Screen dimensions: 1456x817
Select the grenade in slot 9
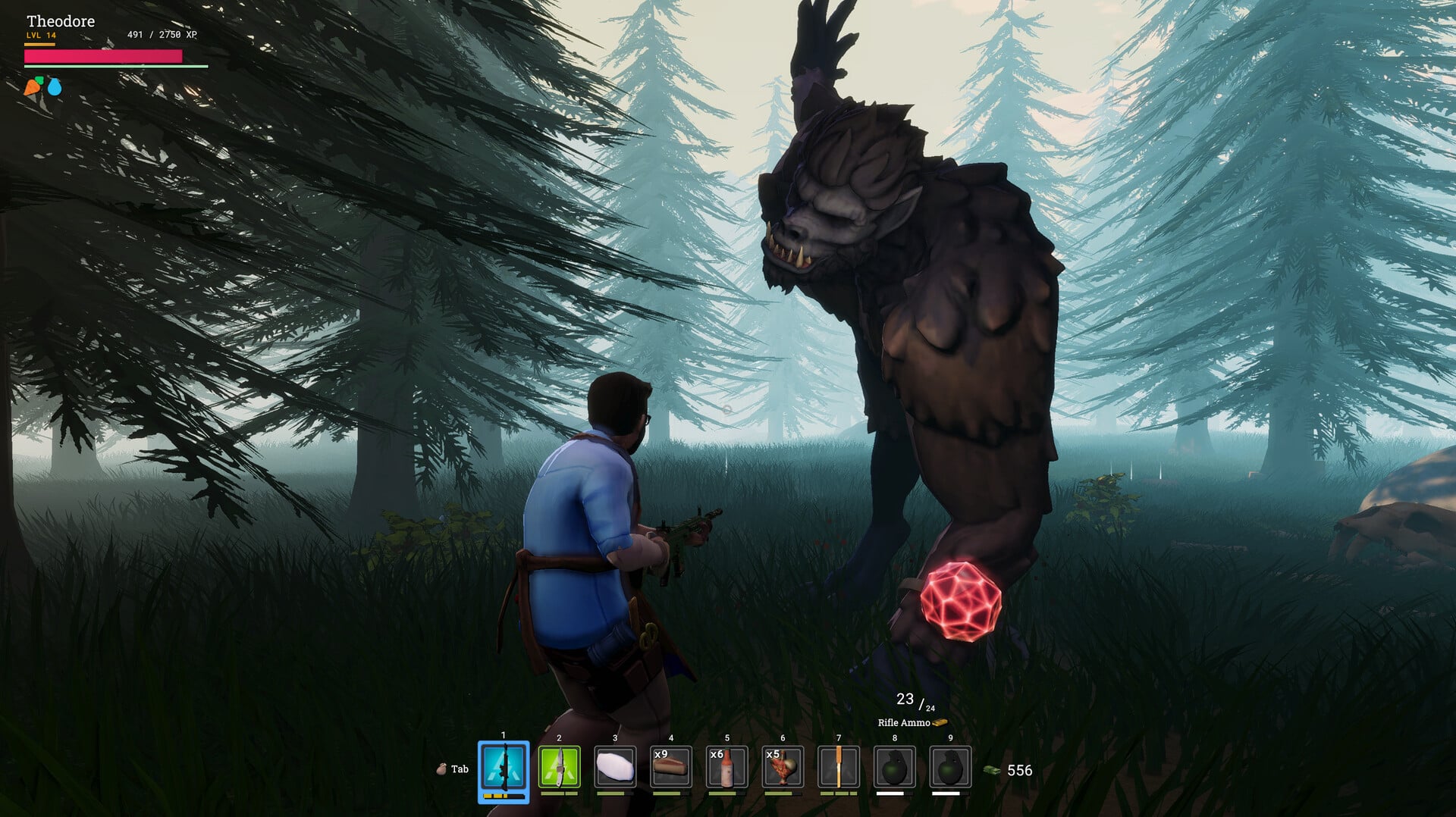(950, 767)
